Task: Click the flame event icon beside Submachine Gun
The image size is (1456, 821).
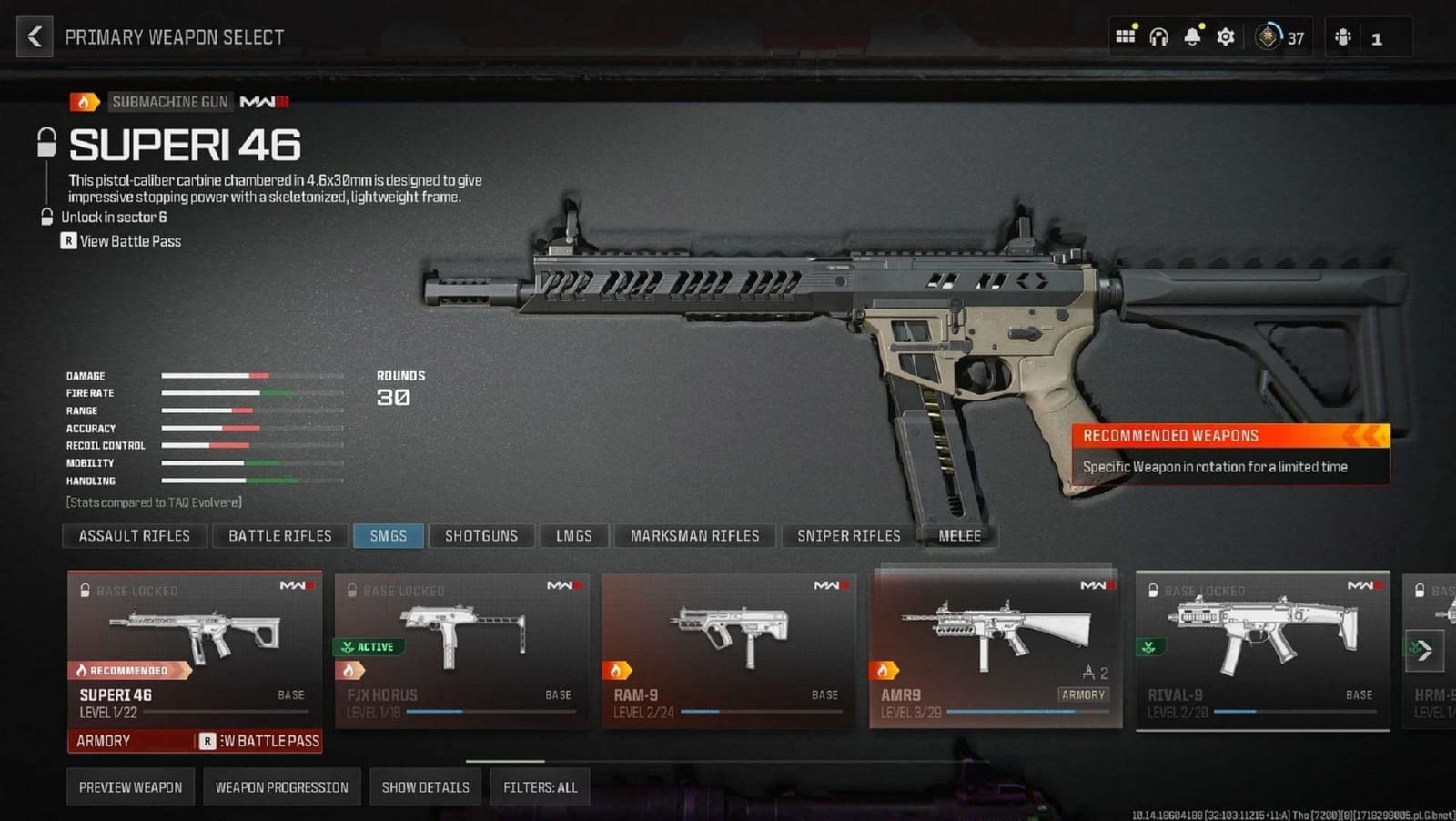Action: (85, 101)
